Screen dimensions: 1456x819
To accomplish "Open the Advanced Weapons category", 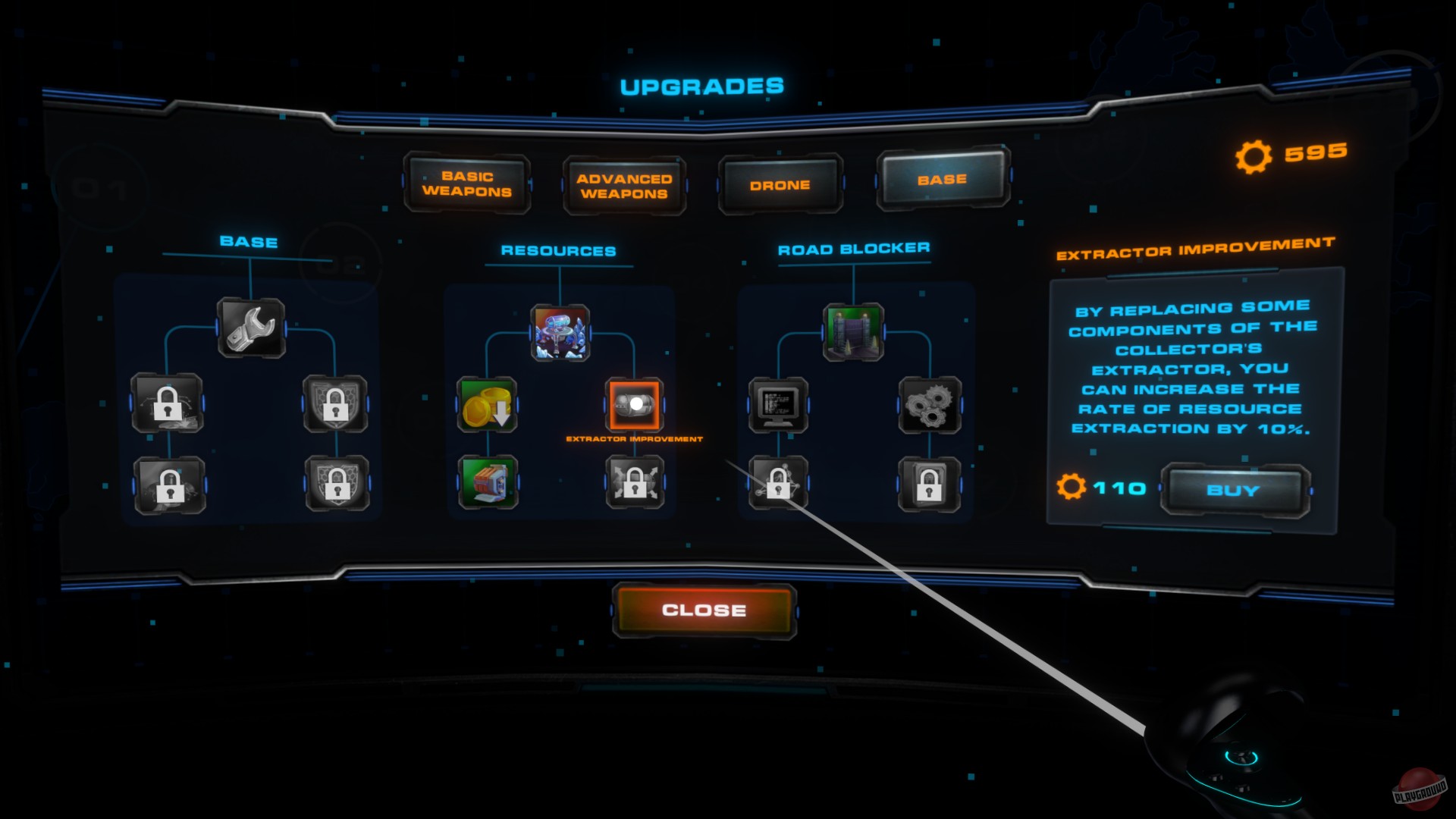I will pos(623,184).
